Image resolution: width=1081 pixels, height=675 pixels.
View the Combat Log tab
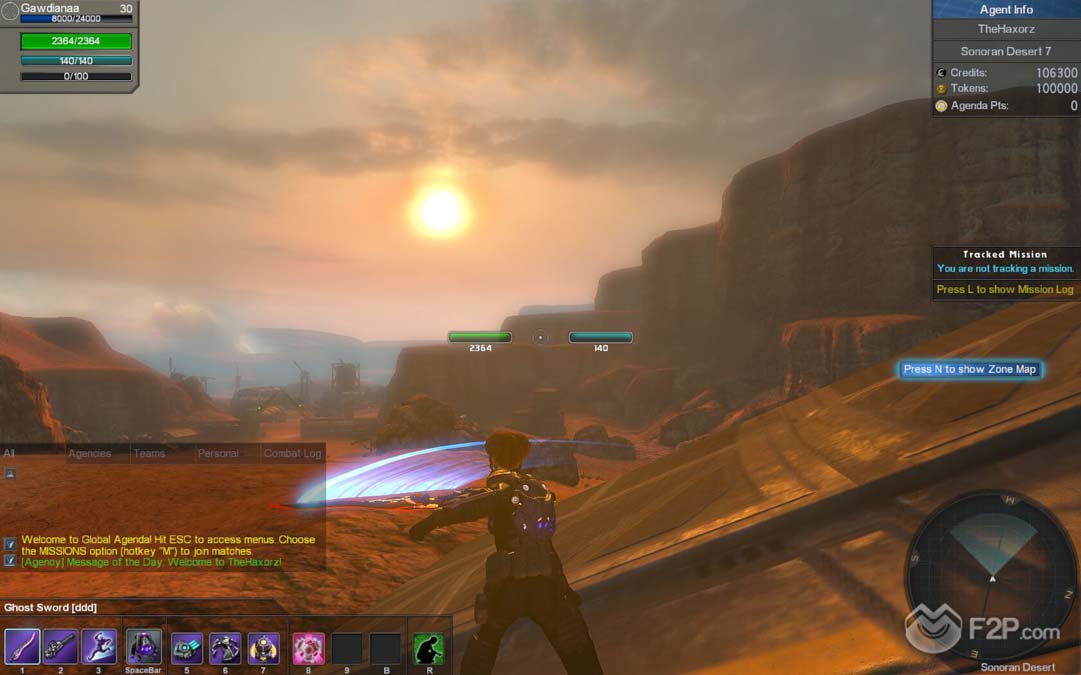coord(292,454)
